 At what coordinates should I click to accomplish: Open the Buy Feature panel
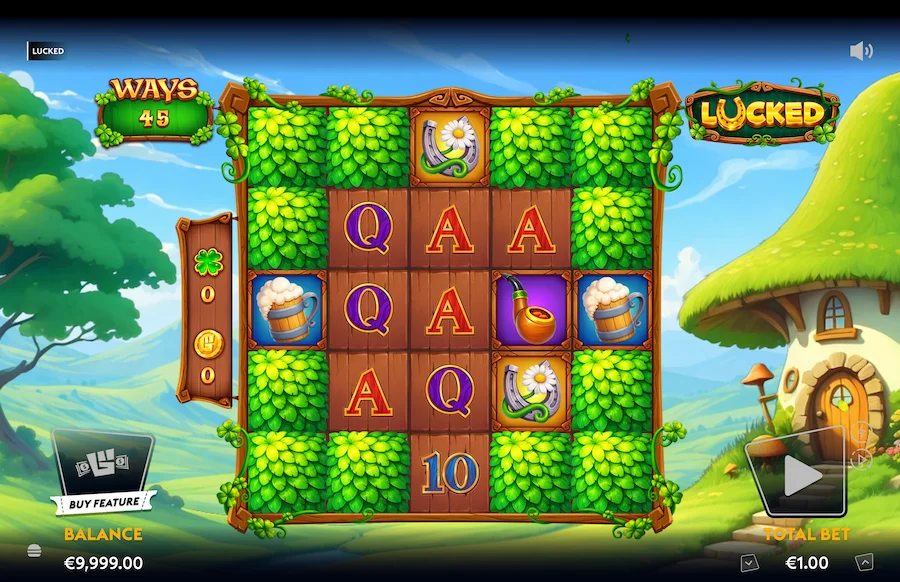point(103,476)
